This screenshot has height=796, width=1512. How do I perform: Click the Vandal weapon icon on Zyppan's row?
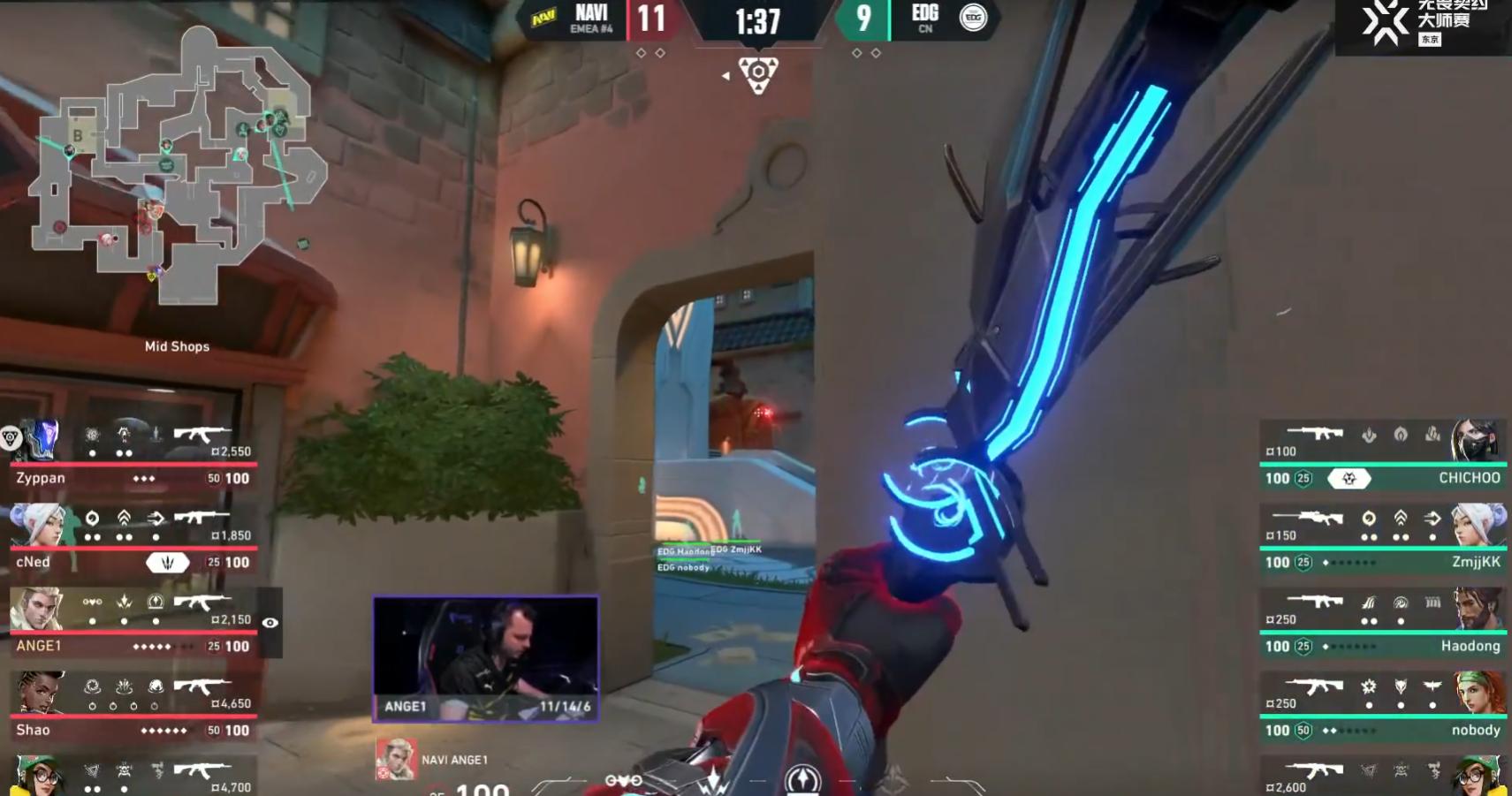pos(200,435)
